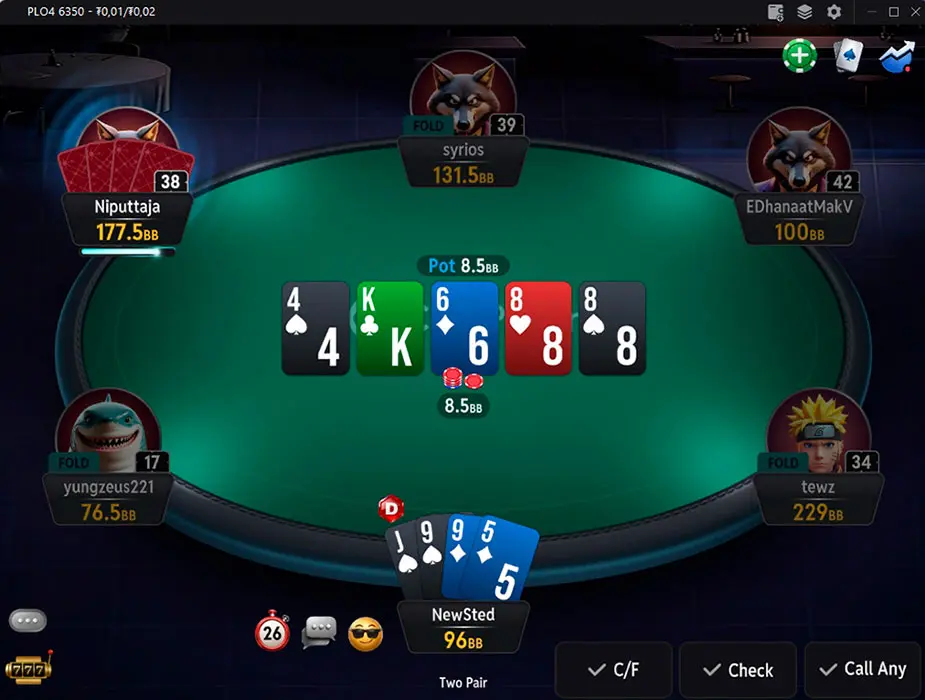Expand the grey three-dots bubble
925x700 pixels.
(x=27, y=621)
